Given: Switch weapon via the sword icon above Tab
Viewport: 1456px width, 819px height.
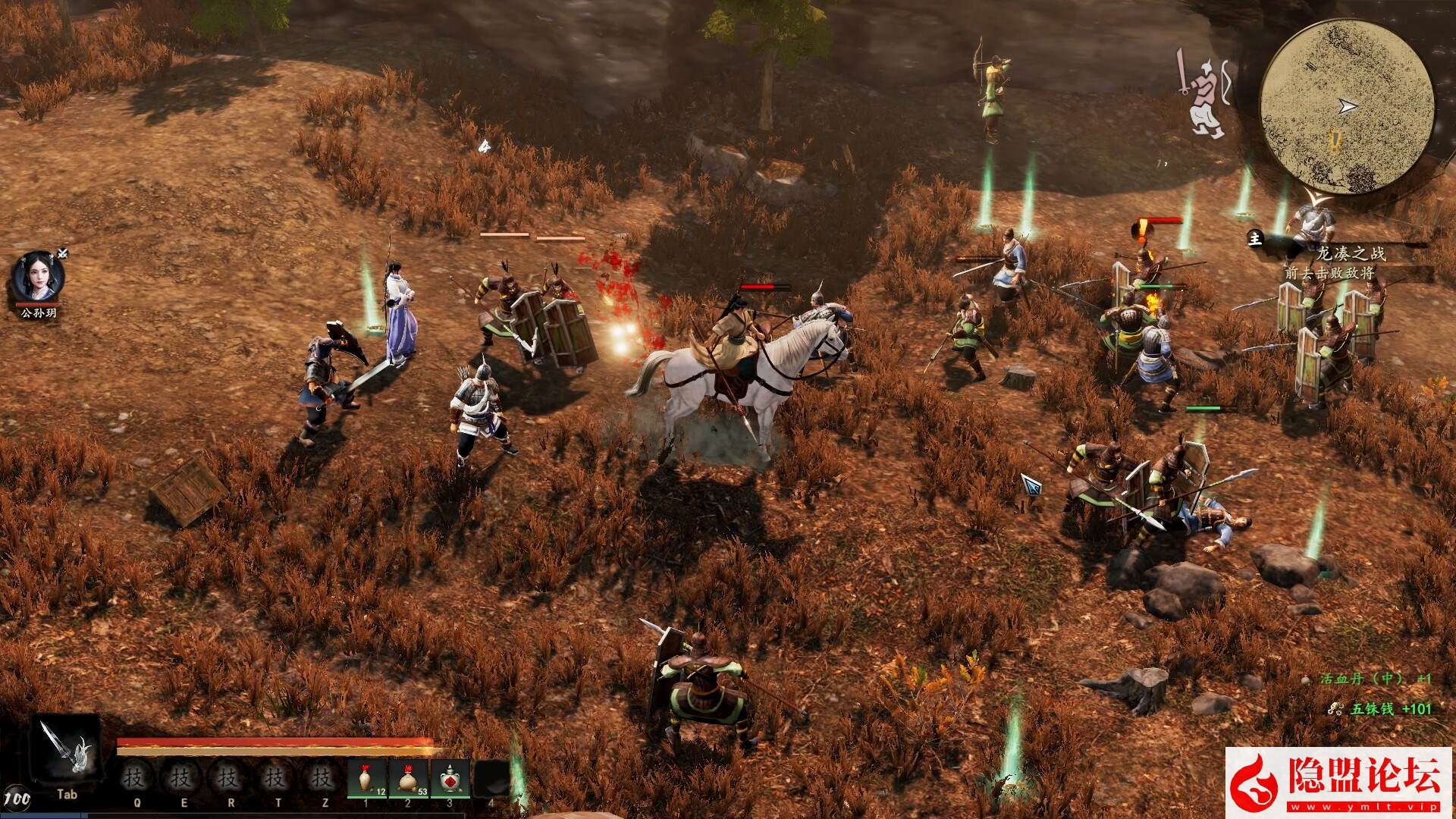Looking at the screenshot, I should pos(67,753).
